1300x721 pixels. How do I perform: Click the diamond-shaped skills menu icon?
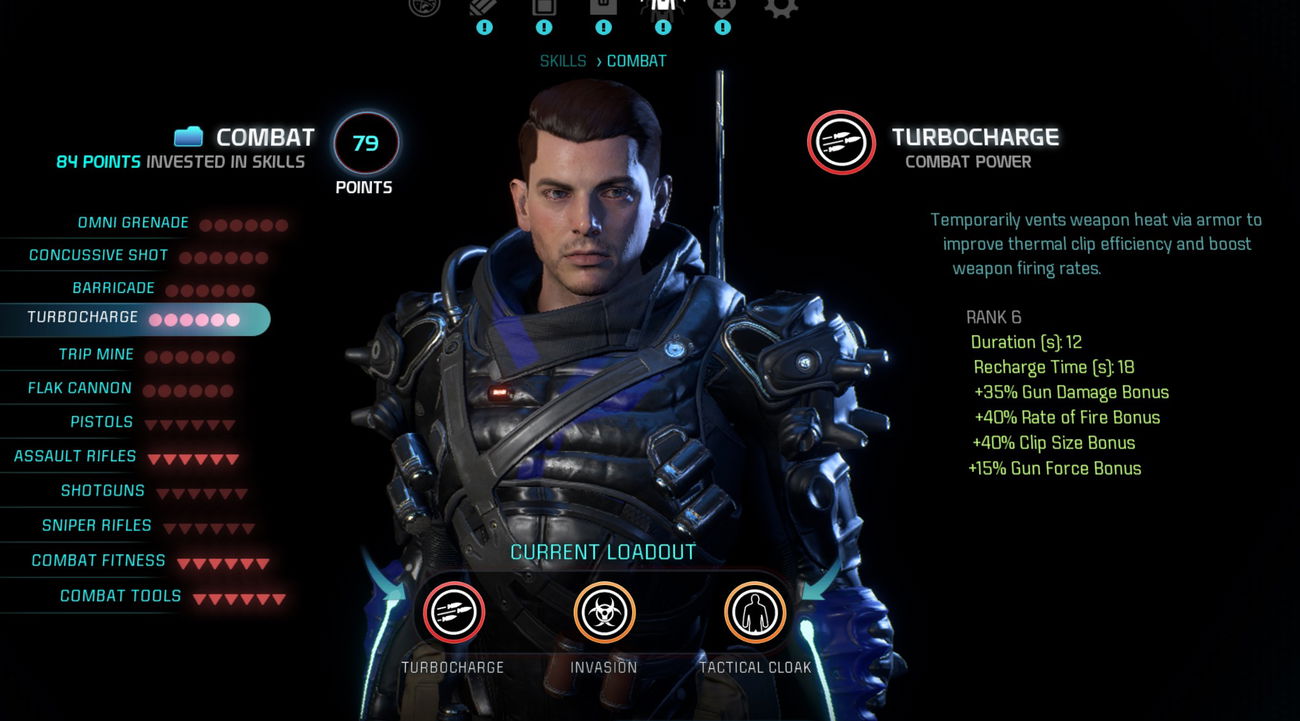click(484, 8)
